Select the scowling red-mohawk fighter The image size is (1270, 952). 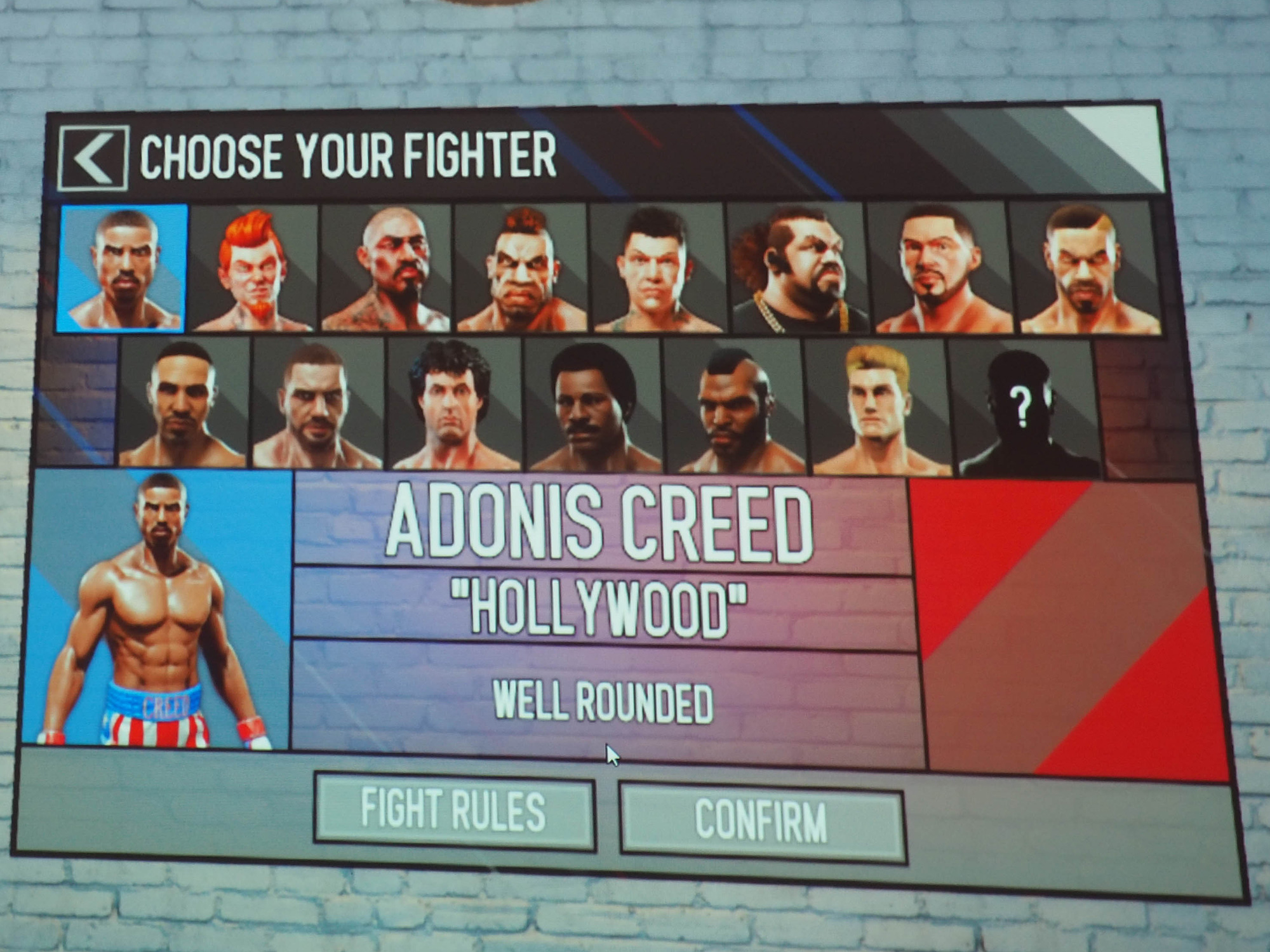tap(521, 270)
